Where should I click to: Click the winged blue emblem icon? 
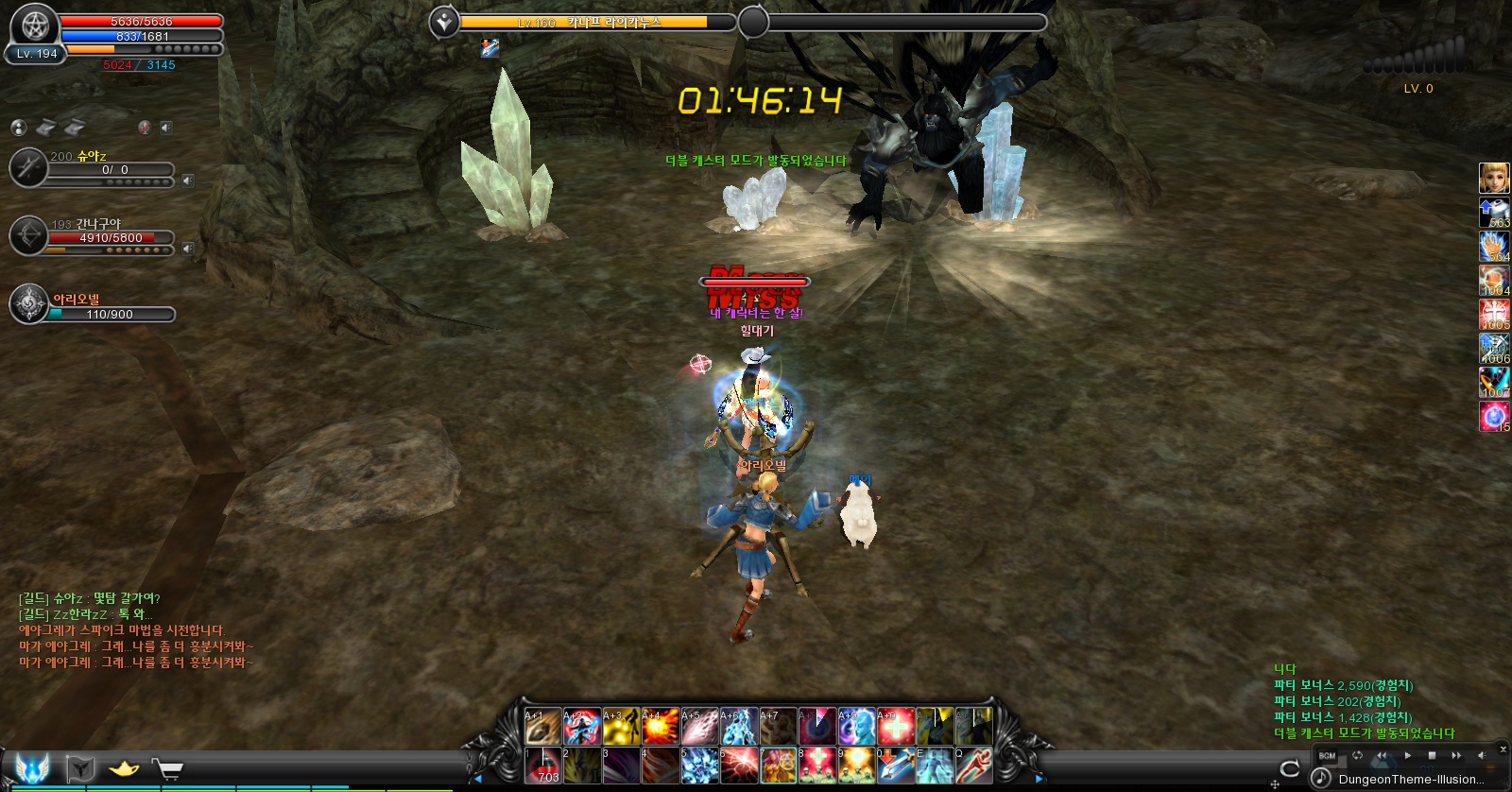(x=32, y=767)
